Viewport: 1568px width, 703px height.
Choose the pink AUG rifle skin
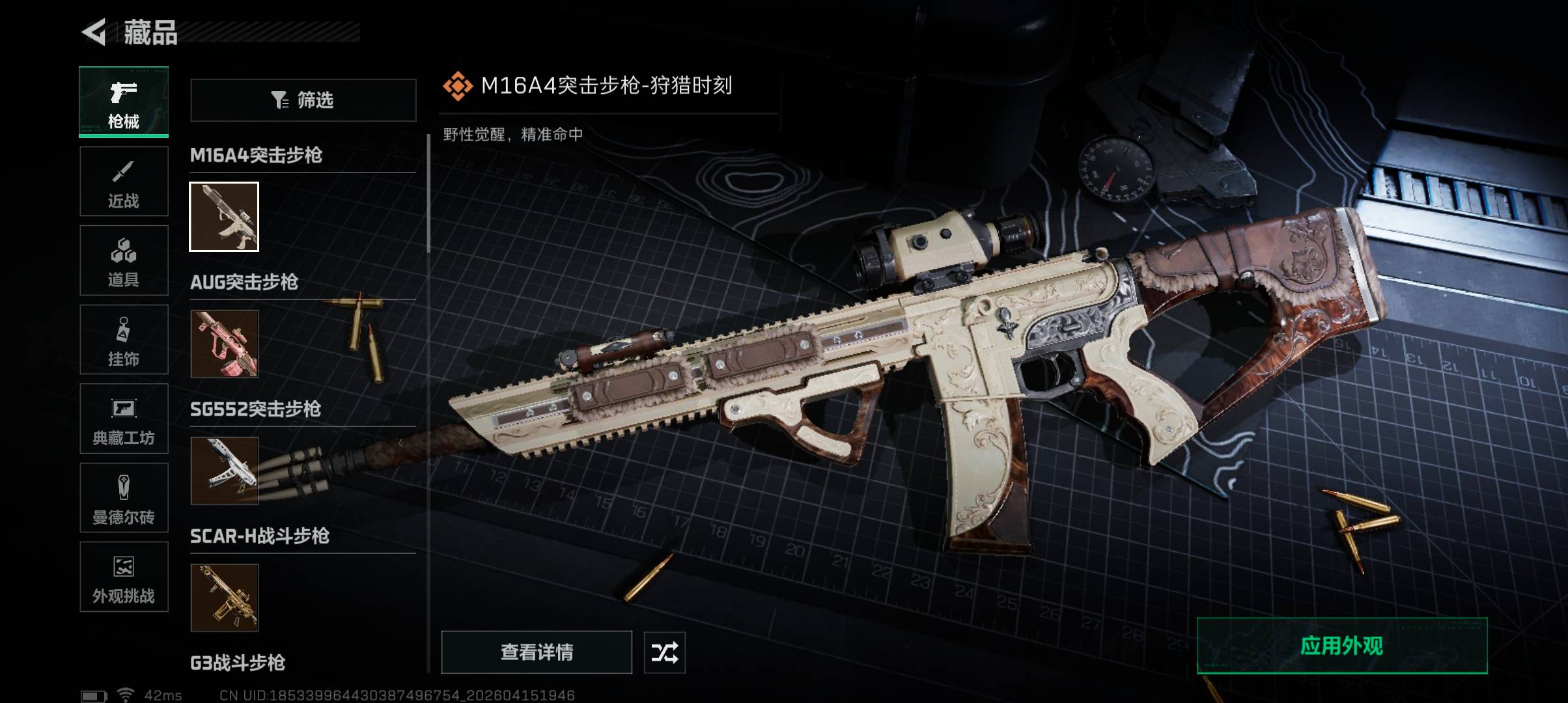tap(224, 344)
